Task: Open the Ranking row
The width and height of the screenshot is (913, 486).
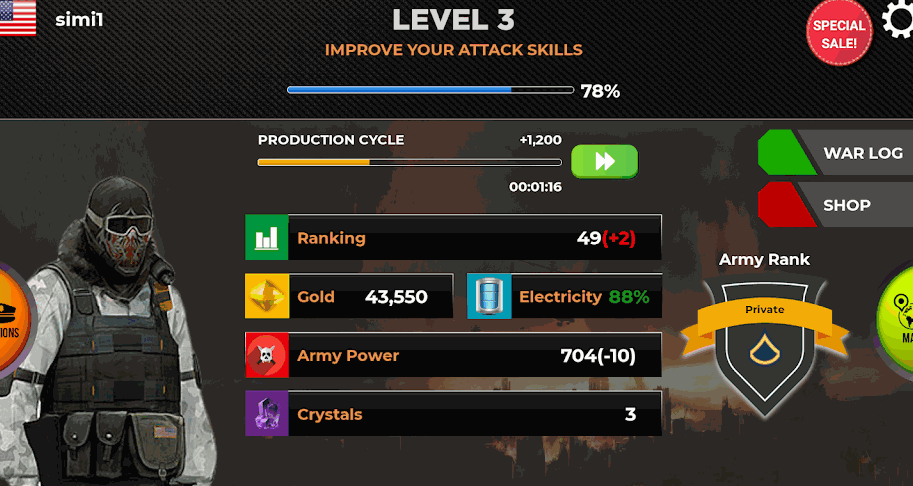Action: pos(453,238)
